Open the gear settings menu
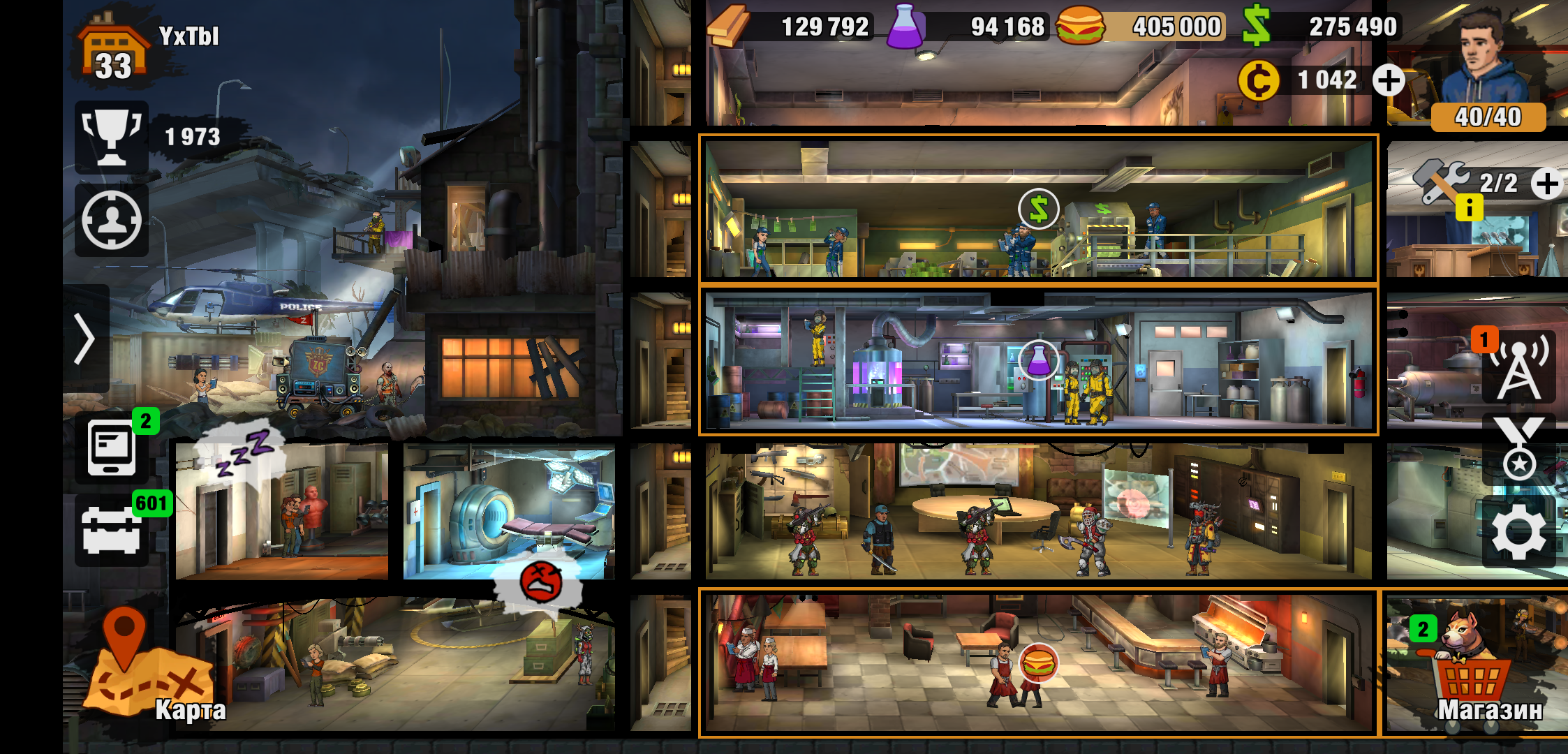This screenshot has height=754, width=1568. point(1518,533)
